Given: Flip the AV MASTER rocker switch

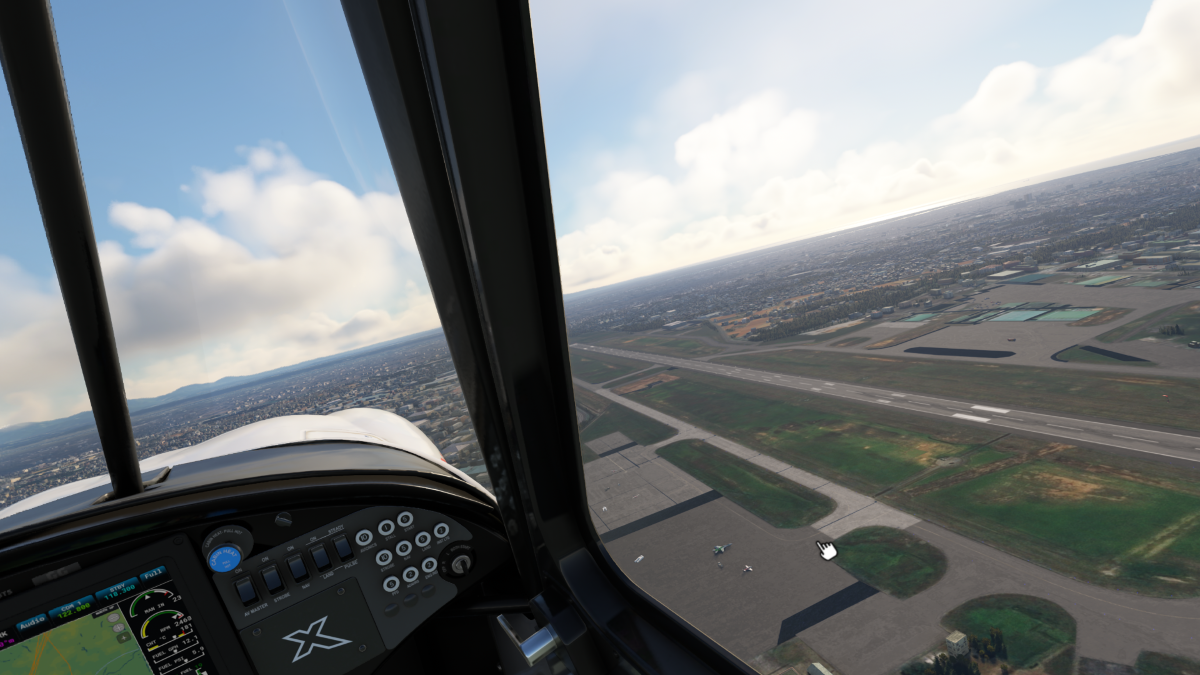Looking at the screenshot, I should click(x=246, y=591).
